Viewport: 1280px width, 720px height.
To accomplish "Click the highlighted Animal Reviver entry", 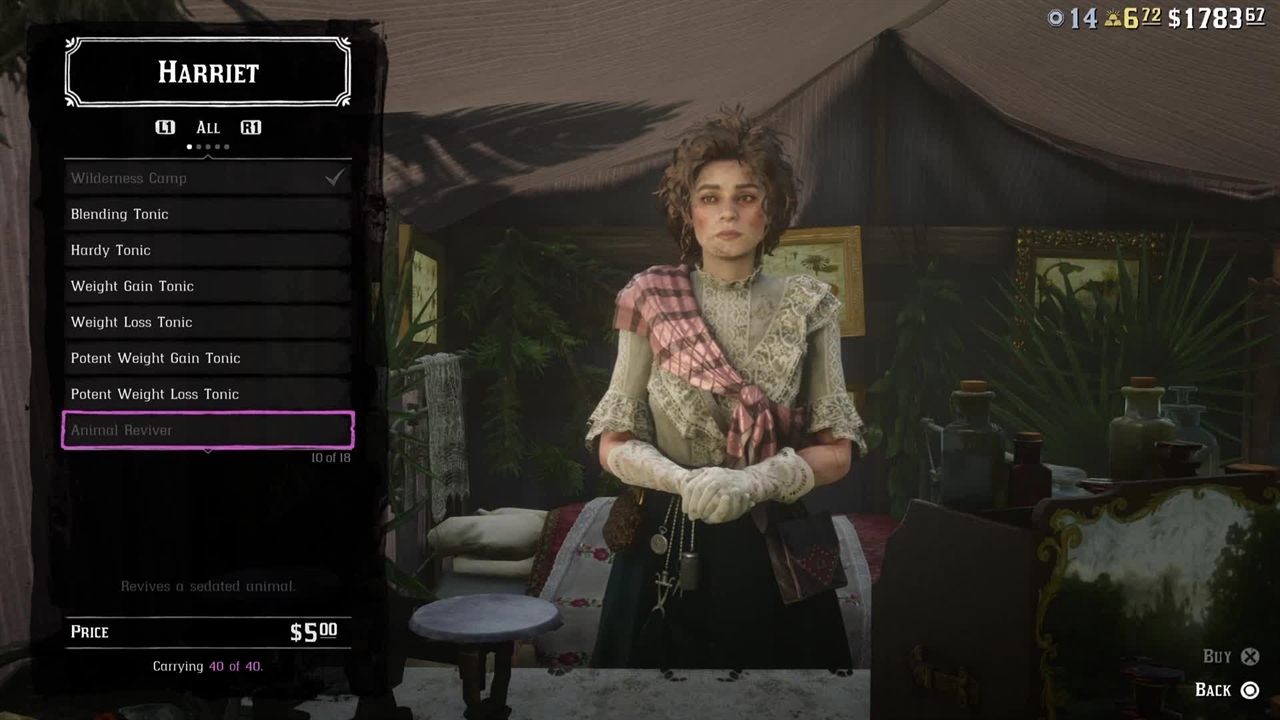I will 207,430.
